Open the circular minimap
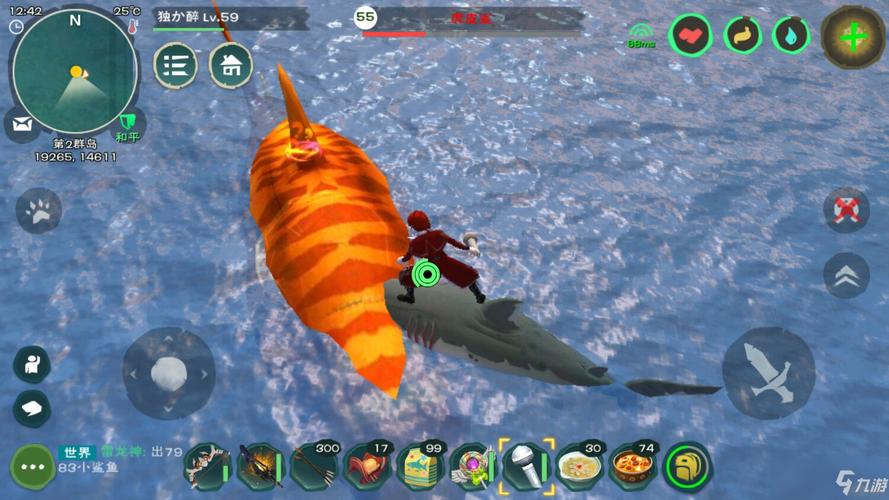Screen dimensions: 889x500 (x=75, y=70)
